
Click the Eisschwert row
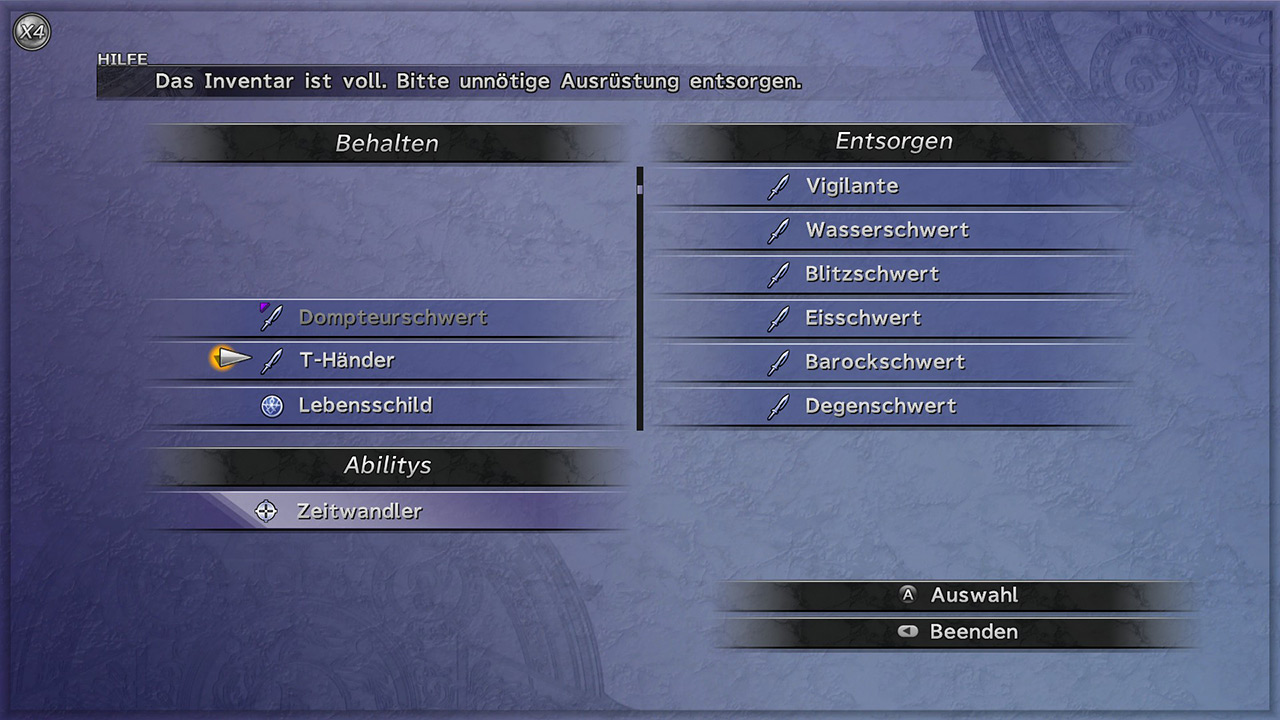point(863,318)
